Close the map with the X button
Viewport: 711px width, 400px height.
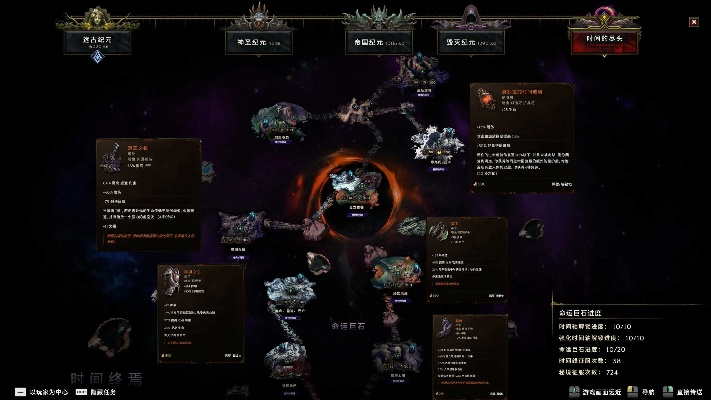point(694,22)
